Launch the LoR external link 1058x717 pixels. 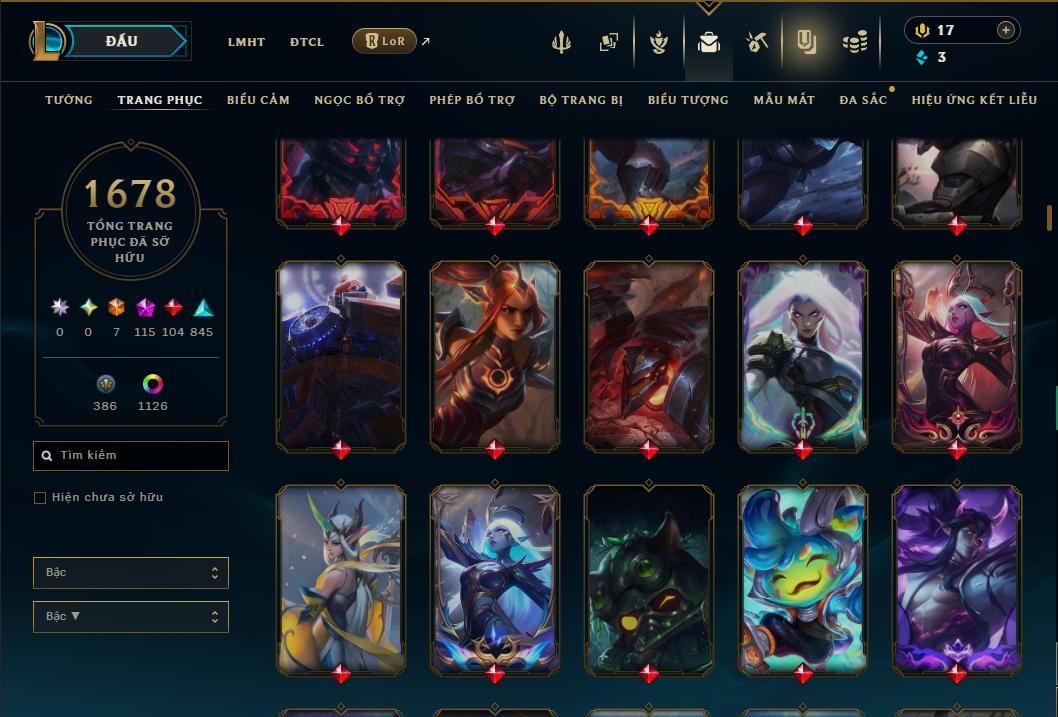point(385,41)
